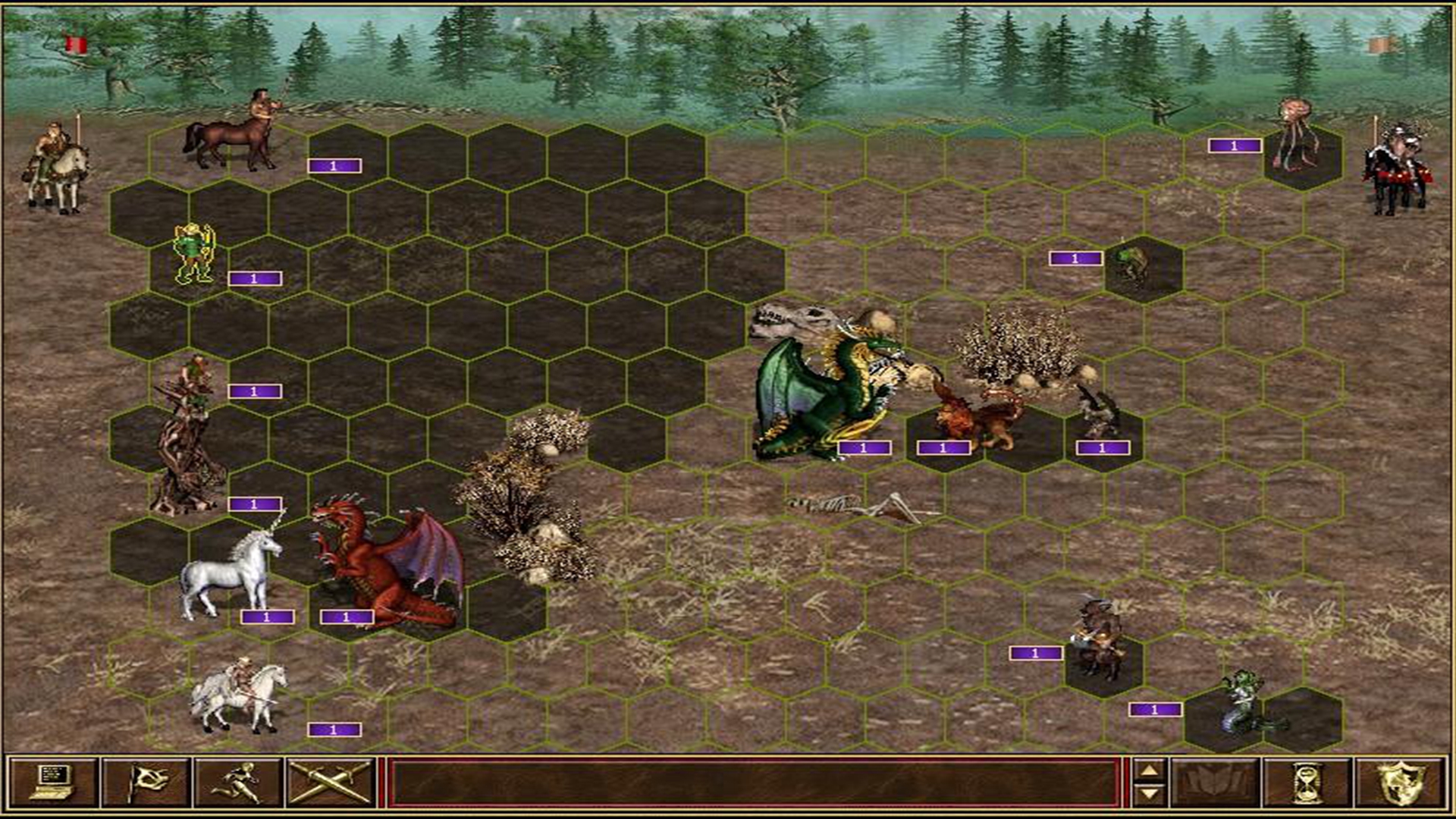The width and height of the screenshot is (1456, 819).
Task: Retreat with the running figure button
Action: [238, 781]
